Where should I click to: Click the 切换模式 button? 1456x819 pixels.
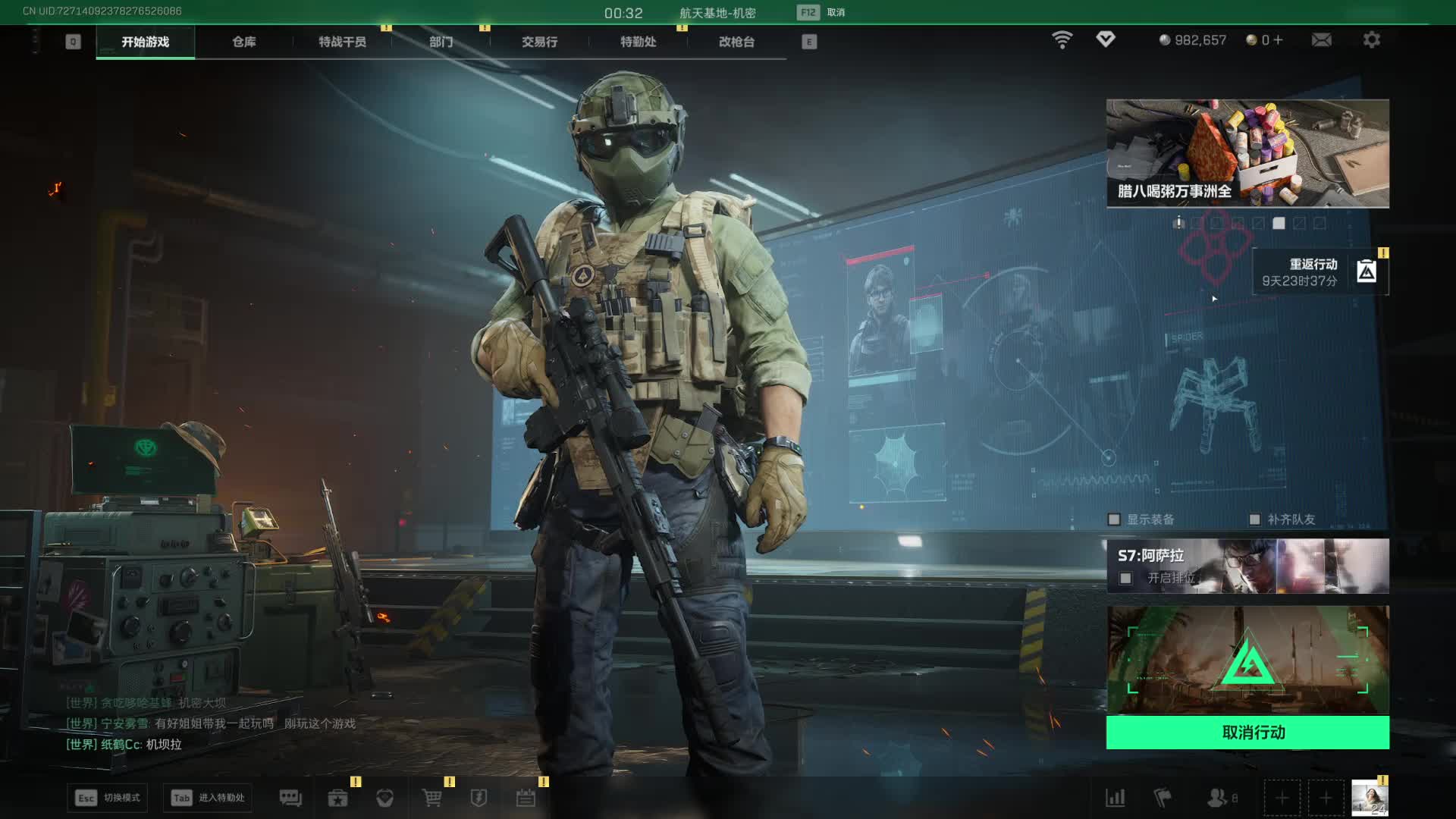[x=108, y=798]
